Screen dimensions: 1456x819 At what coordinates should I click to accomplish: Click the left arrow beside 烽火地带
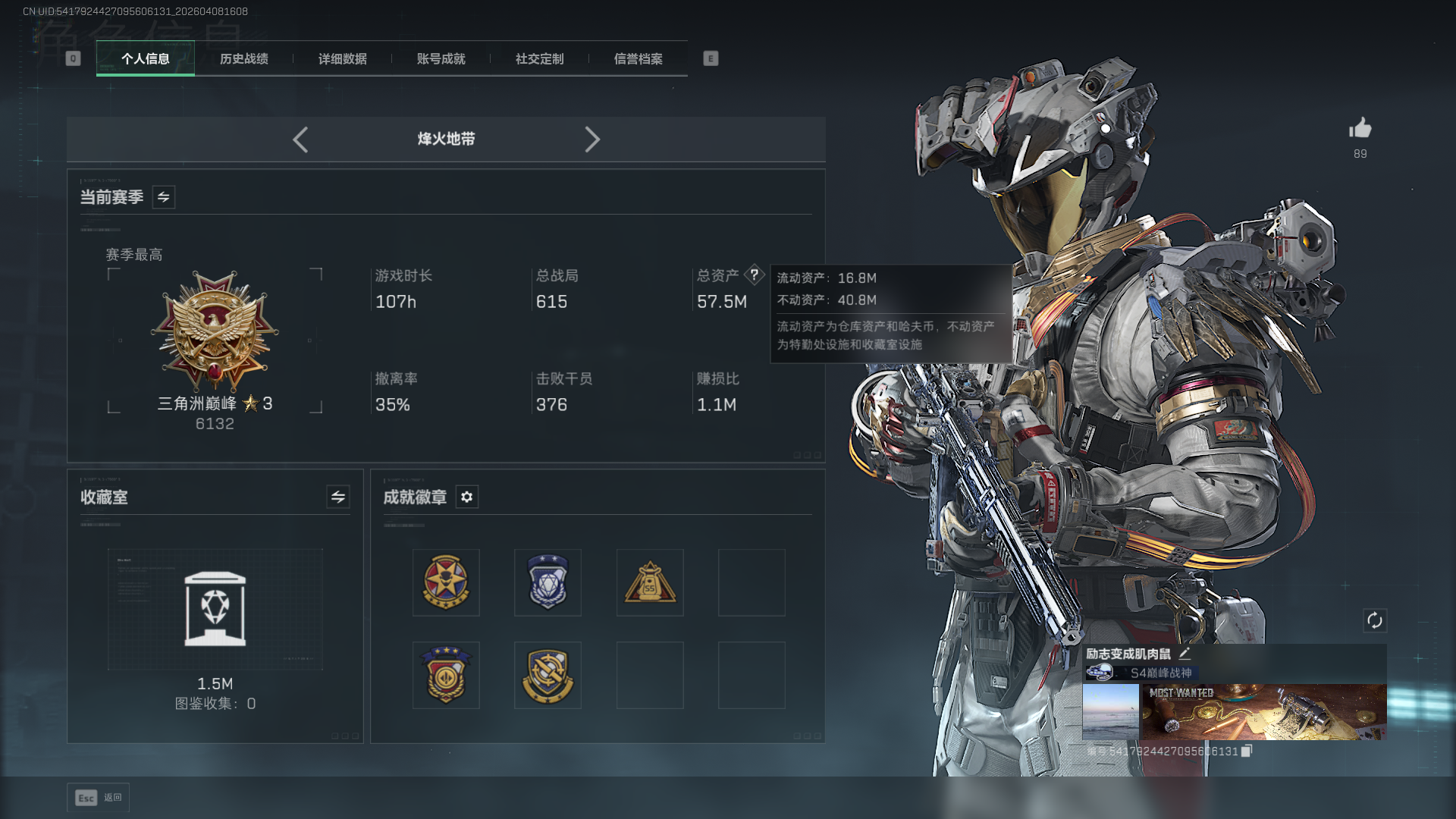pos(300,140)
